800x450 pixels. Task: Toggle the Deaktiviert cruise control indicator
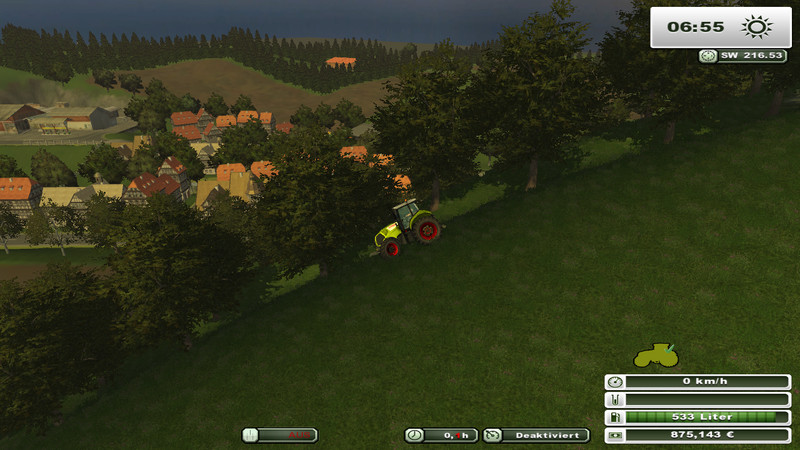(536, 435)
